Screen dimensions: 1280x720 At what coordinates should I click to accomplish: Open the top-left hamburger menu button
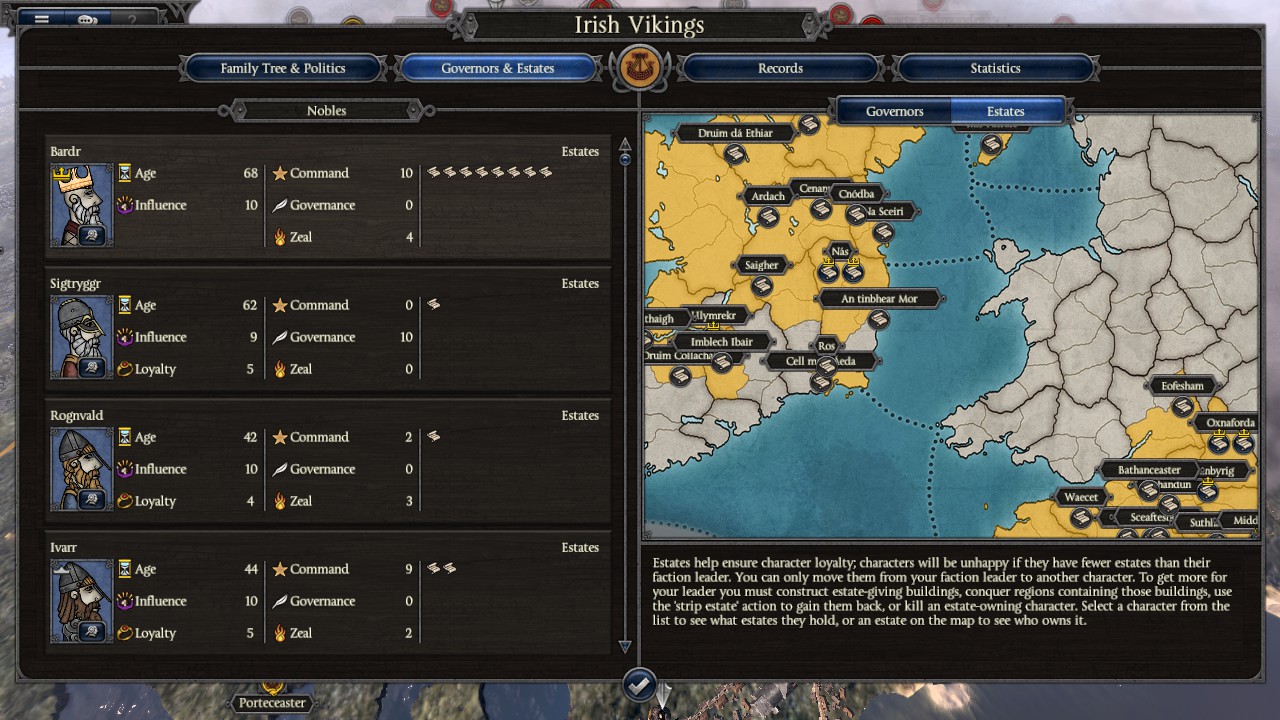(x=42, y=19)
